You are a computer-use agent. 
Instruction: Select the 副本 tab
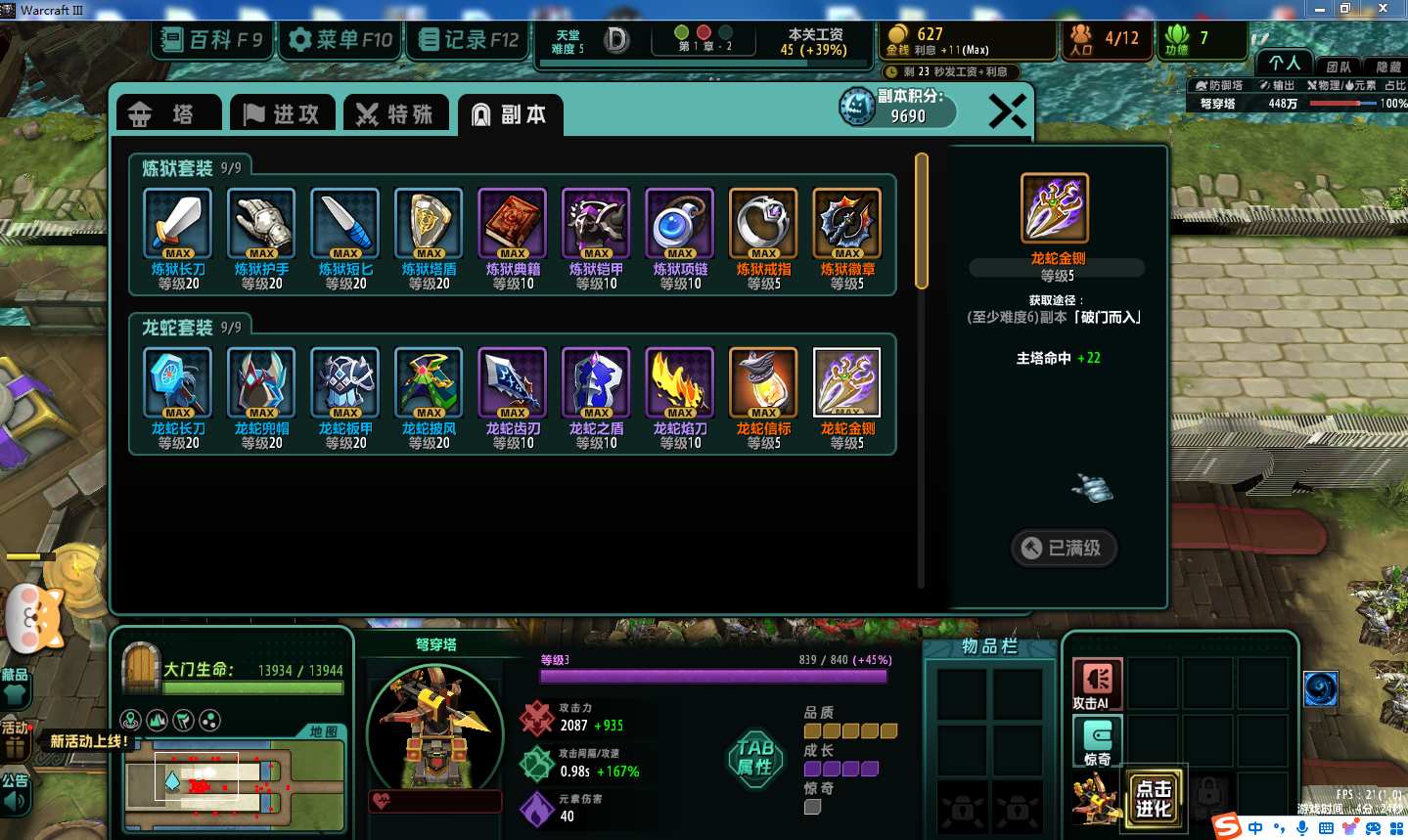pos(509,114)
